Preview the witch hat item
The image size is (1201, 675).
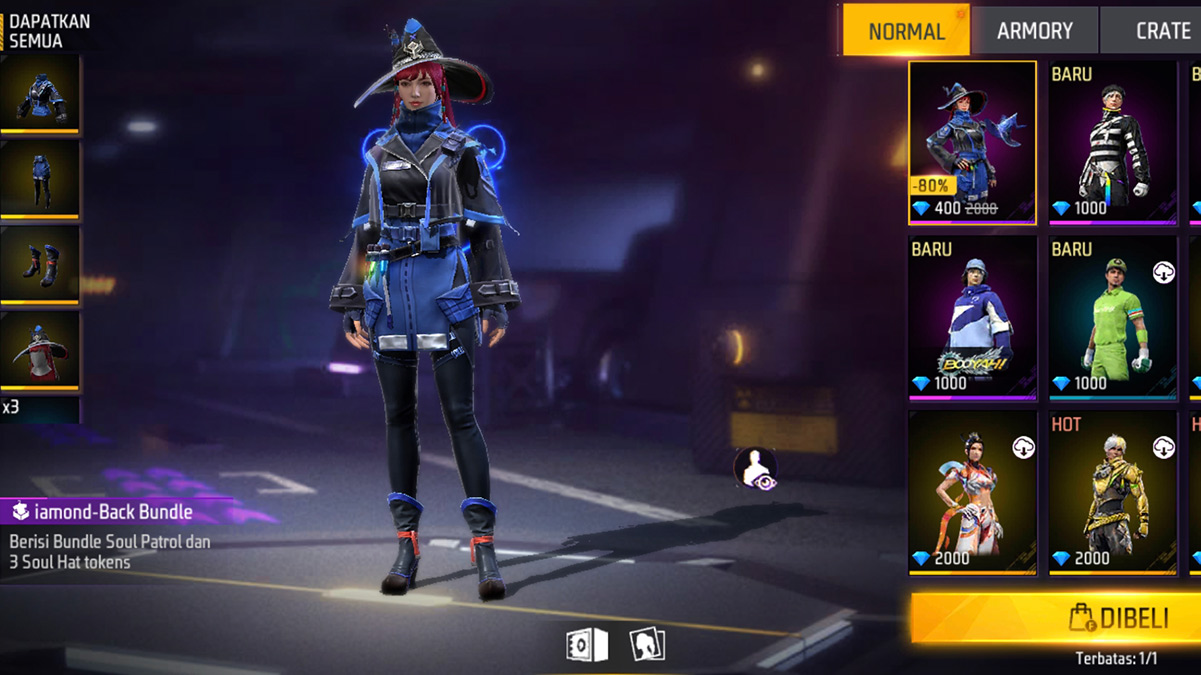click(40, 350)
